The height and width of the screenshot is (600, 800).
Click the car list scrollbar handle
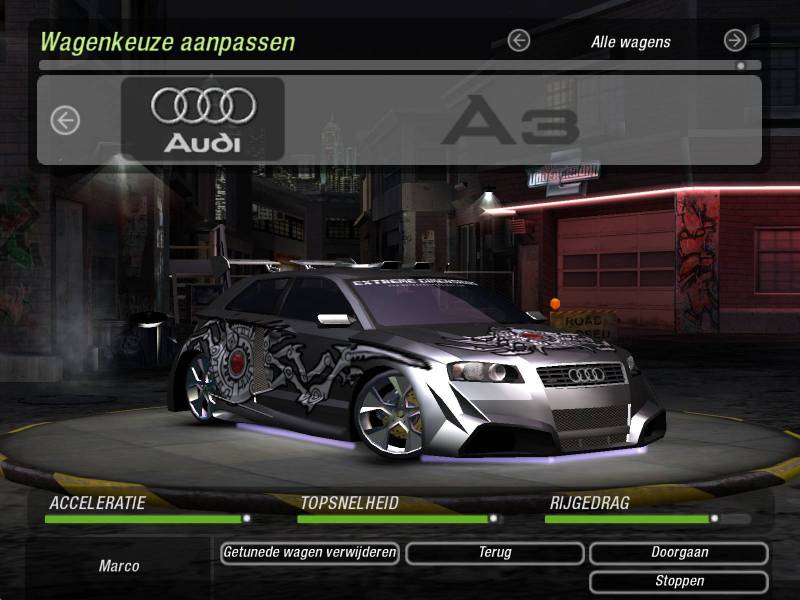[741, 66]
